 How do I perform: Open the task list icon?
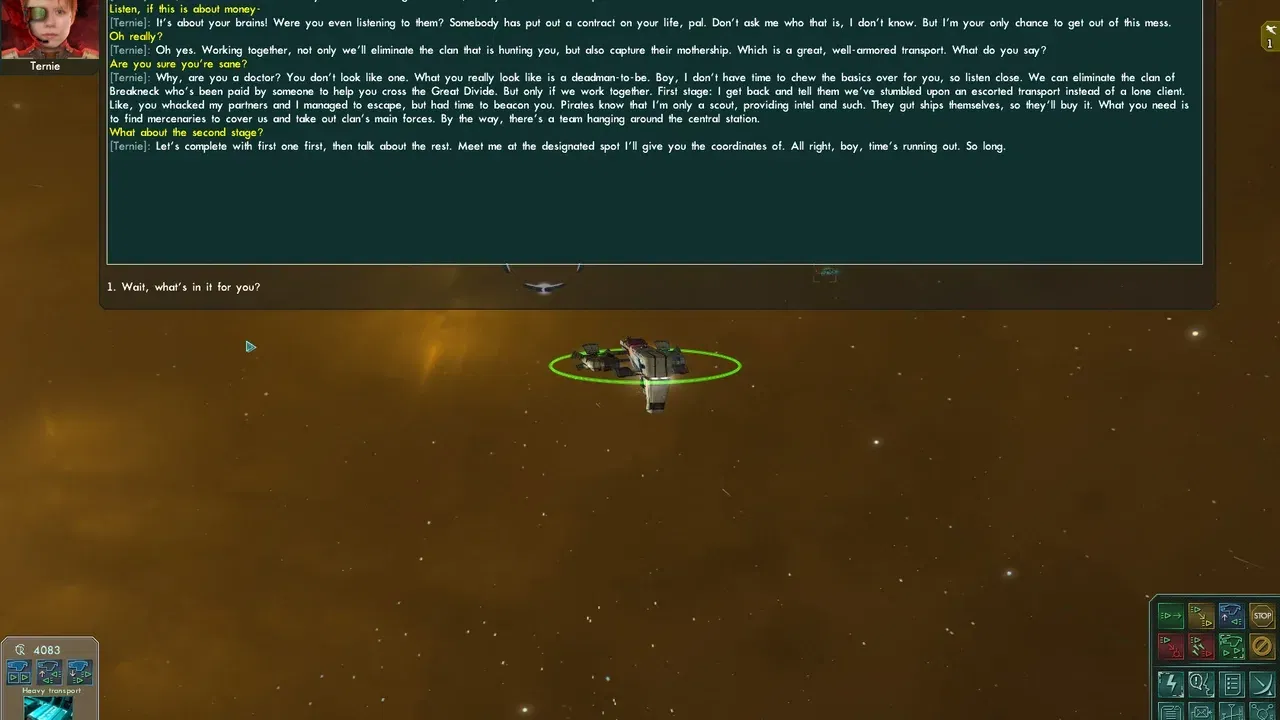1232,684
